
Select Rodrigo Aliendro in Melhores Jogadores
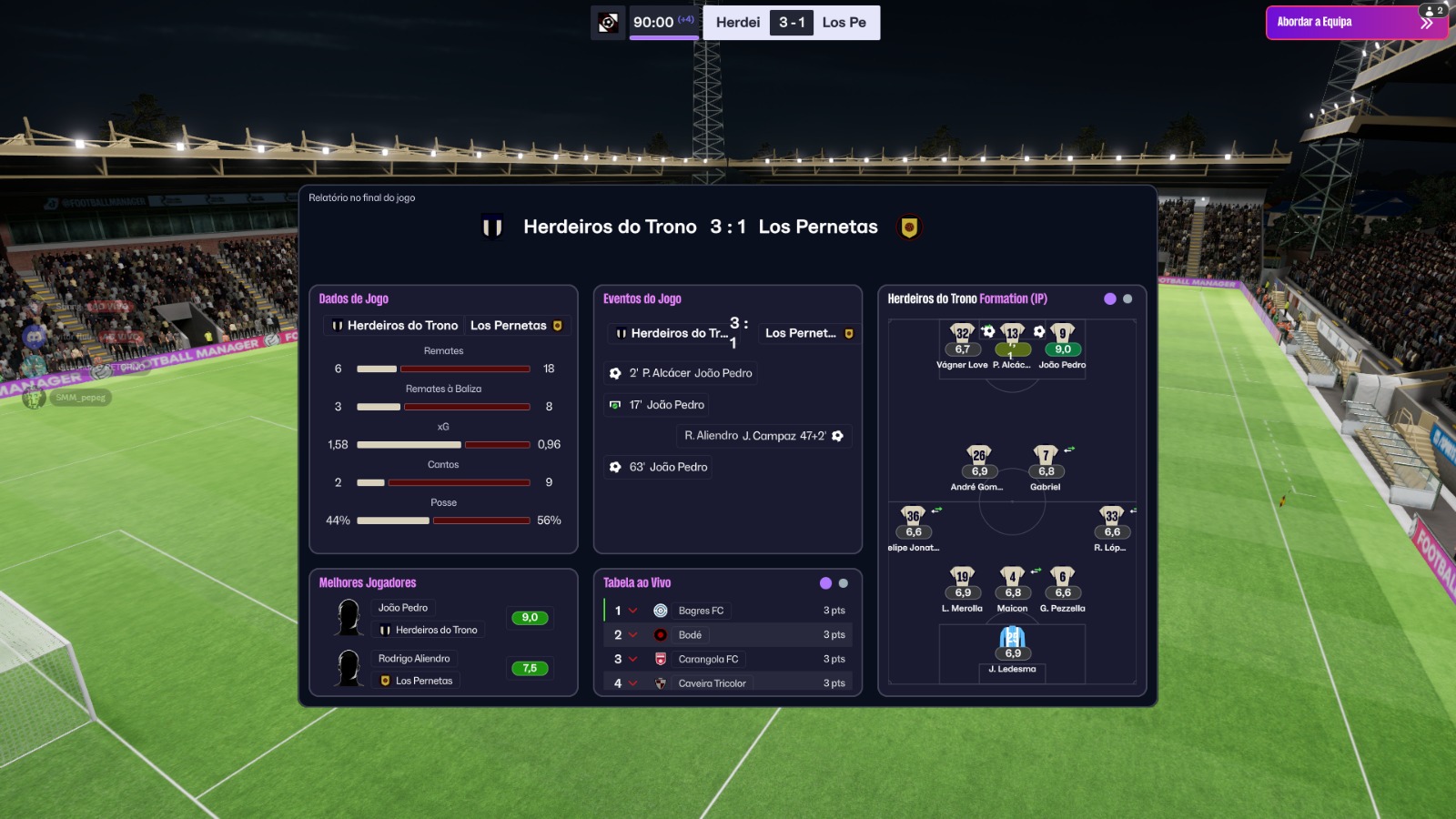[414, 659]
